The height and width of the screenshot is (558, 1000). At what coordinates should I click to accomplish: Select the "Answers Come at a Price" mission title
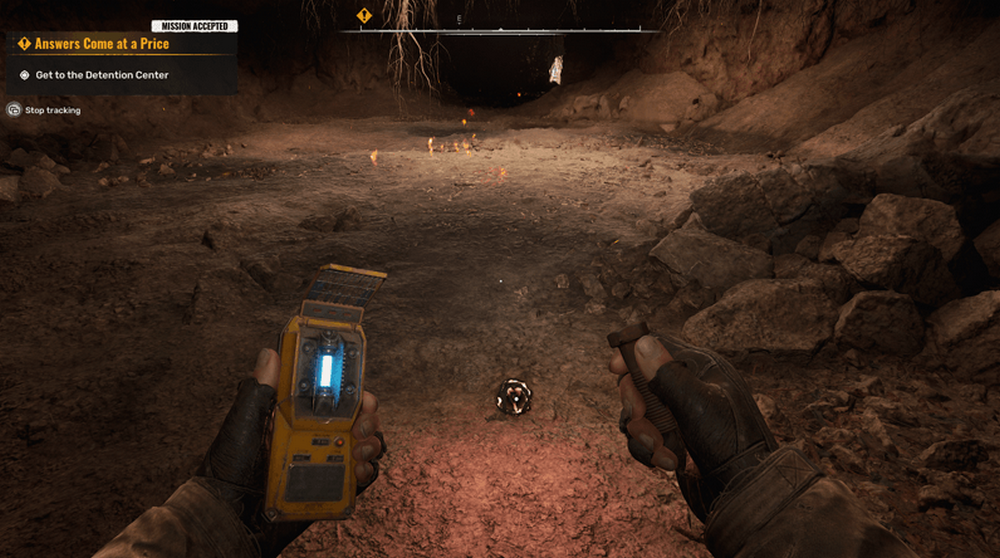(x=101, y=44)
